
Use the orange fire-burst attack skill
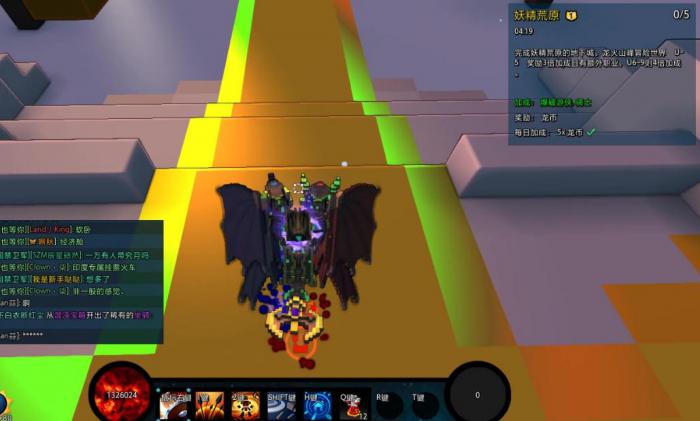coord(209,402)
